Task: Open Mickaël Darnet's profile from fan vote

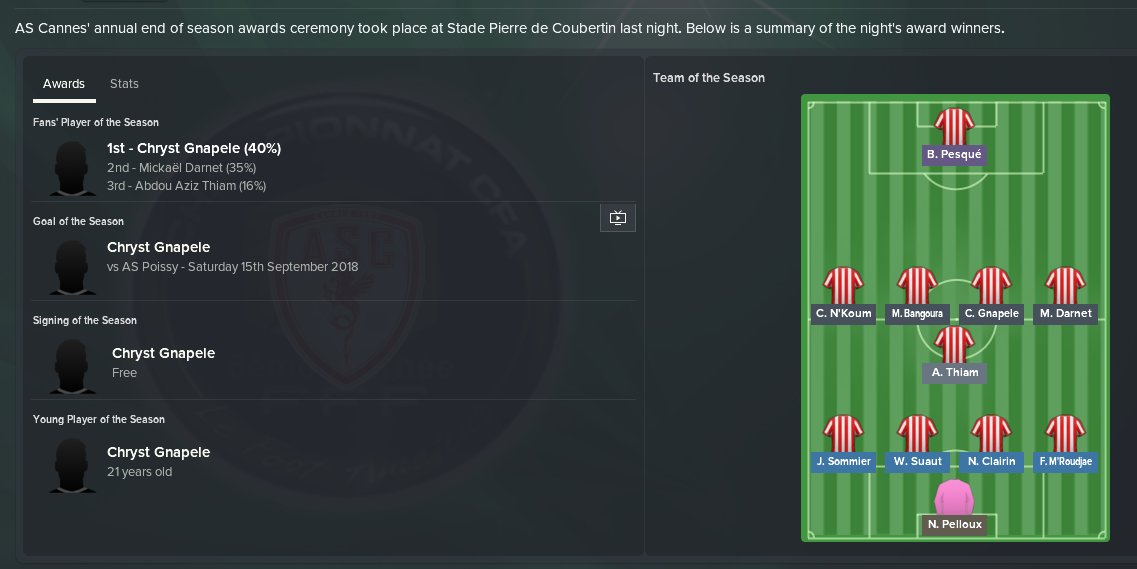Action: pyautogui.click(x=181, y=167)
